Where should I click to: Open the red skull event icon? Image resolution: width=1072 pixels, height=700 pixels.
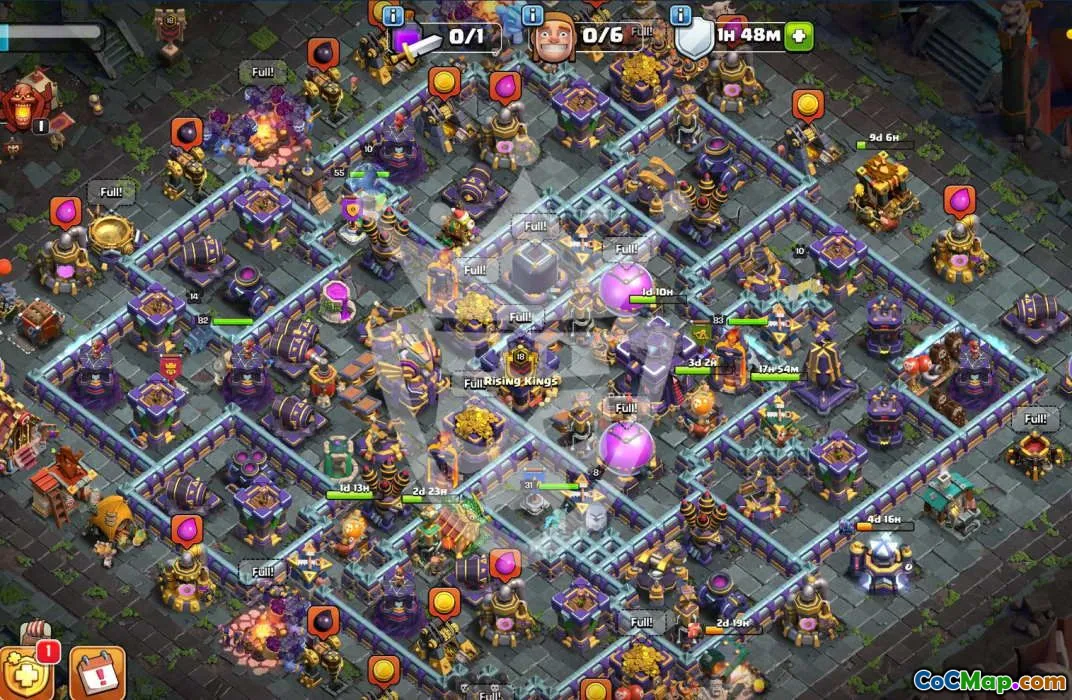click(x=22, y=105)
